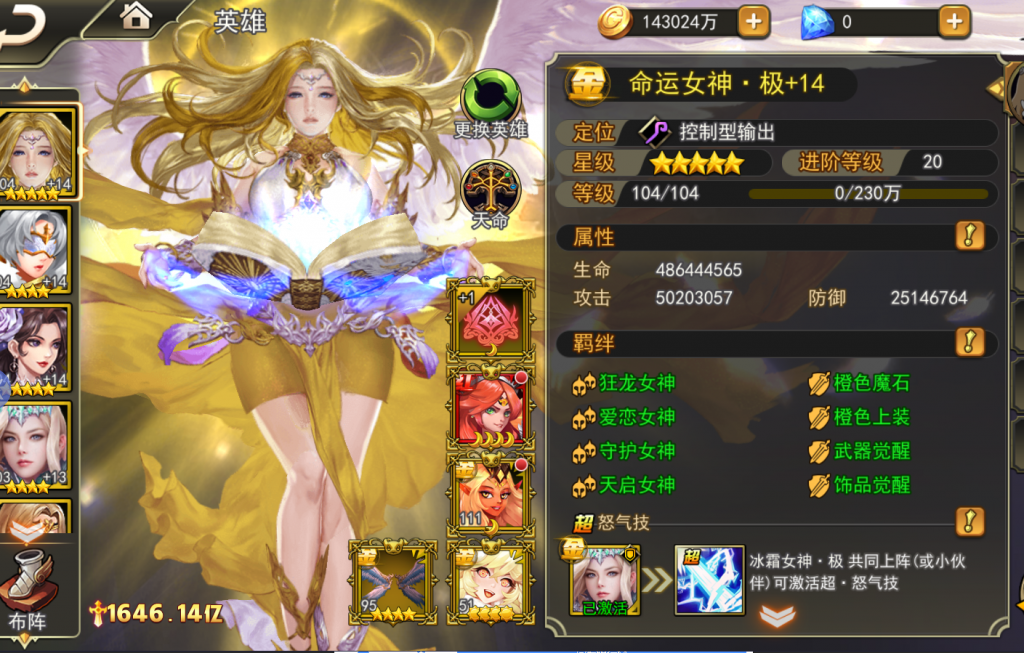This screenshot has width=1024, height=653.
Task: Select the blue wings equipment slot
Action: 393,578
